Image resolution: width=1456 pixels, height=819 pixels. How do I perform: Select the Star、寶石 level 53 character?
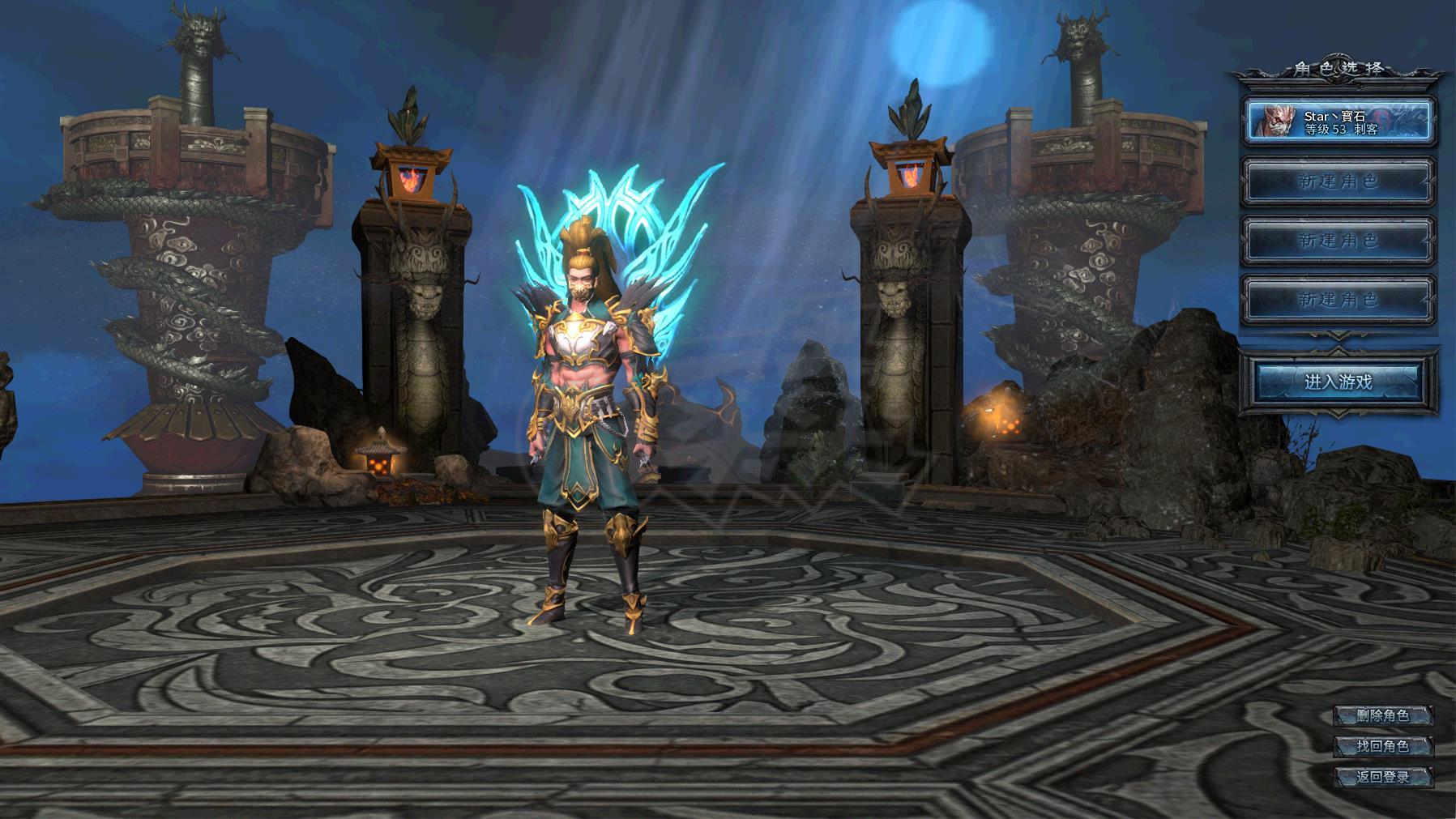pos(1339,122)
